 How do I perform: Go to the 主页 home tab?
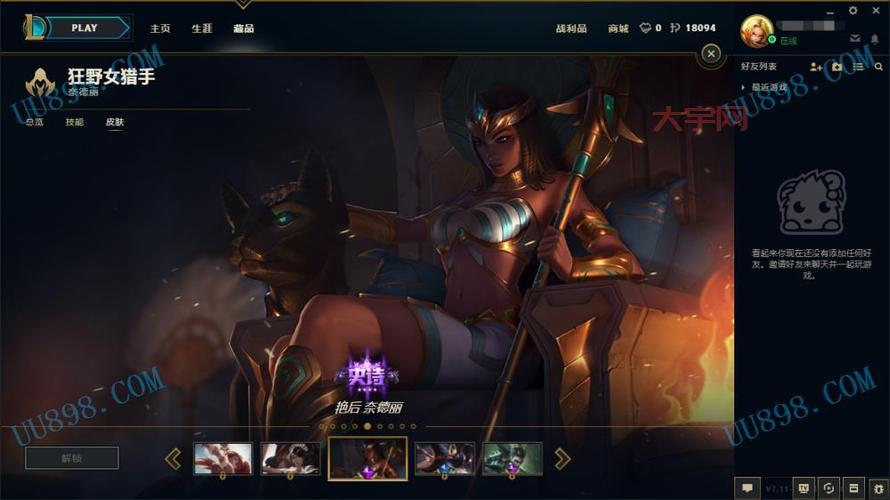tap(160, 29)
